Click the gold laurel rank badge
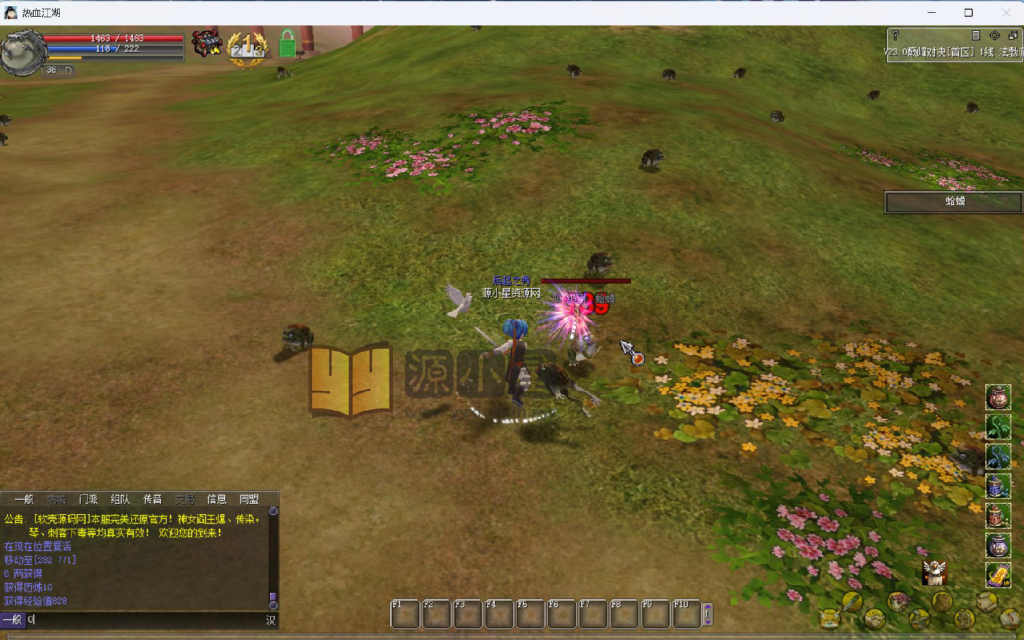This screenshot has width=1024, height=640. pos(246,47)
